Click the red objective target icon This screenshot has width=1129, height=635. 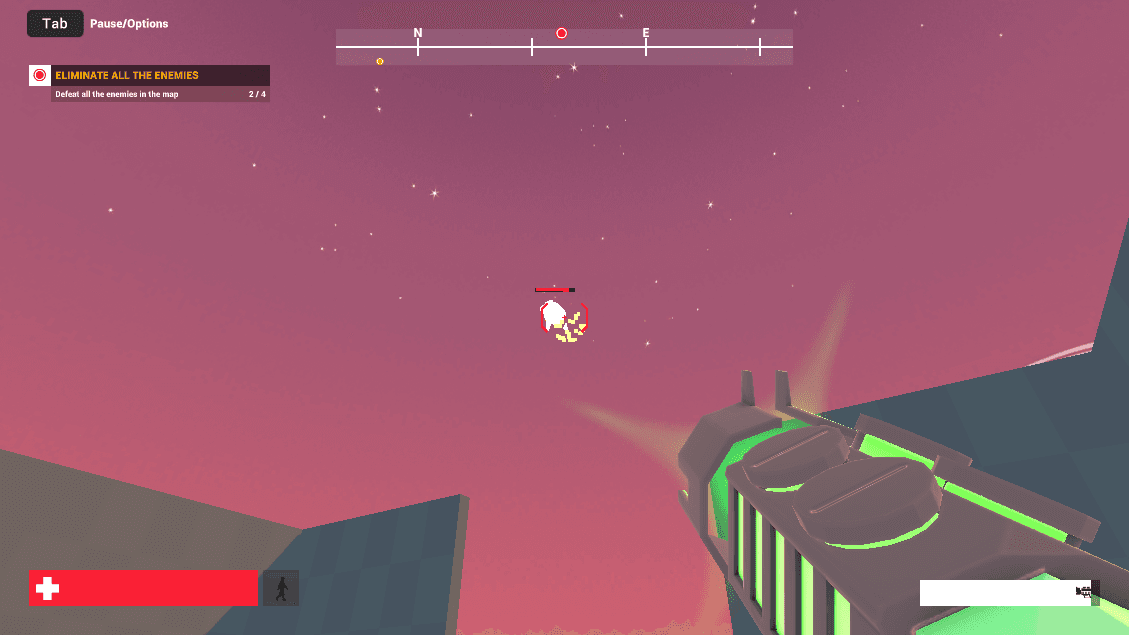[x=40, y=75]
